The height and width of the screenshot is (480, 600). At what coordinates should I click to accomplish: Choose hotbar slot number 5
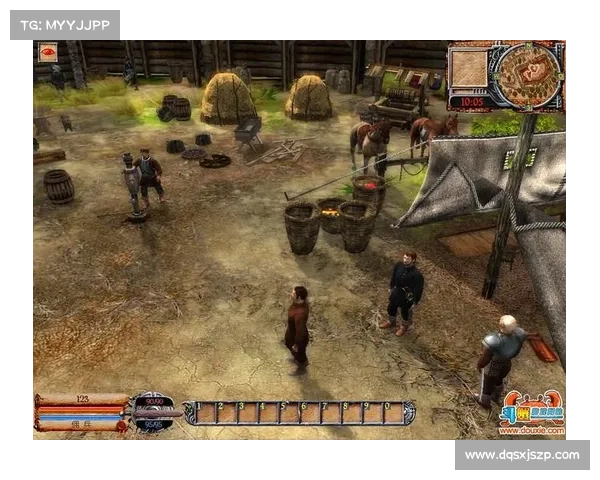click(x=290, y=413)
